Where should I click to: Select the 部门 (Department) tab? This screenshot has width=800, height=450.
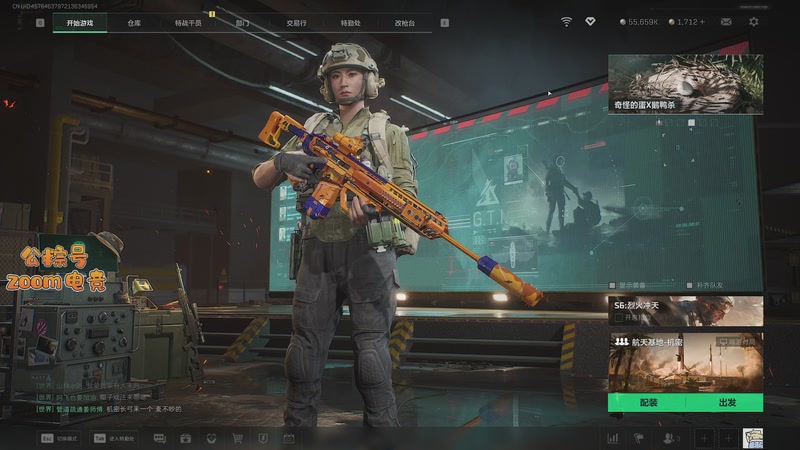point(243,22)
